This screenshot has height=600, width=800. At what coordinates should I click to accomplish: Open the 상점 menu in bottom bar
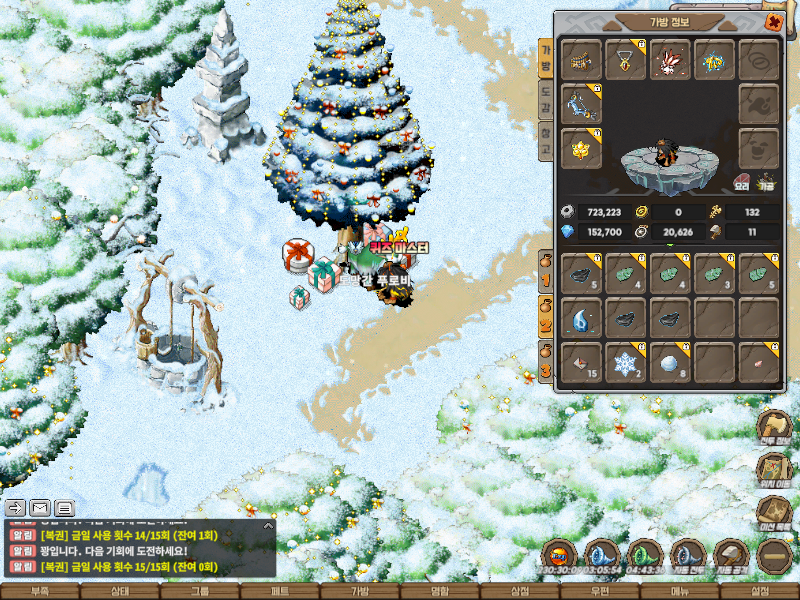(520, 592)
